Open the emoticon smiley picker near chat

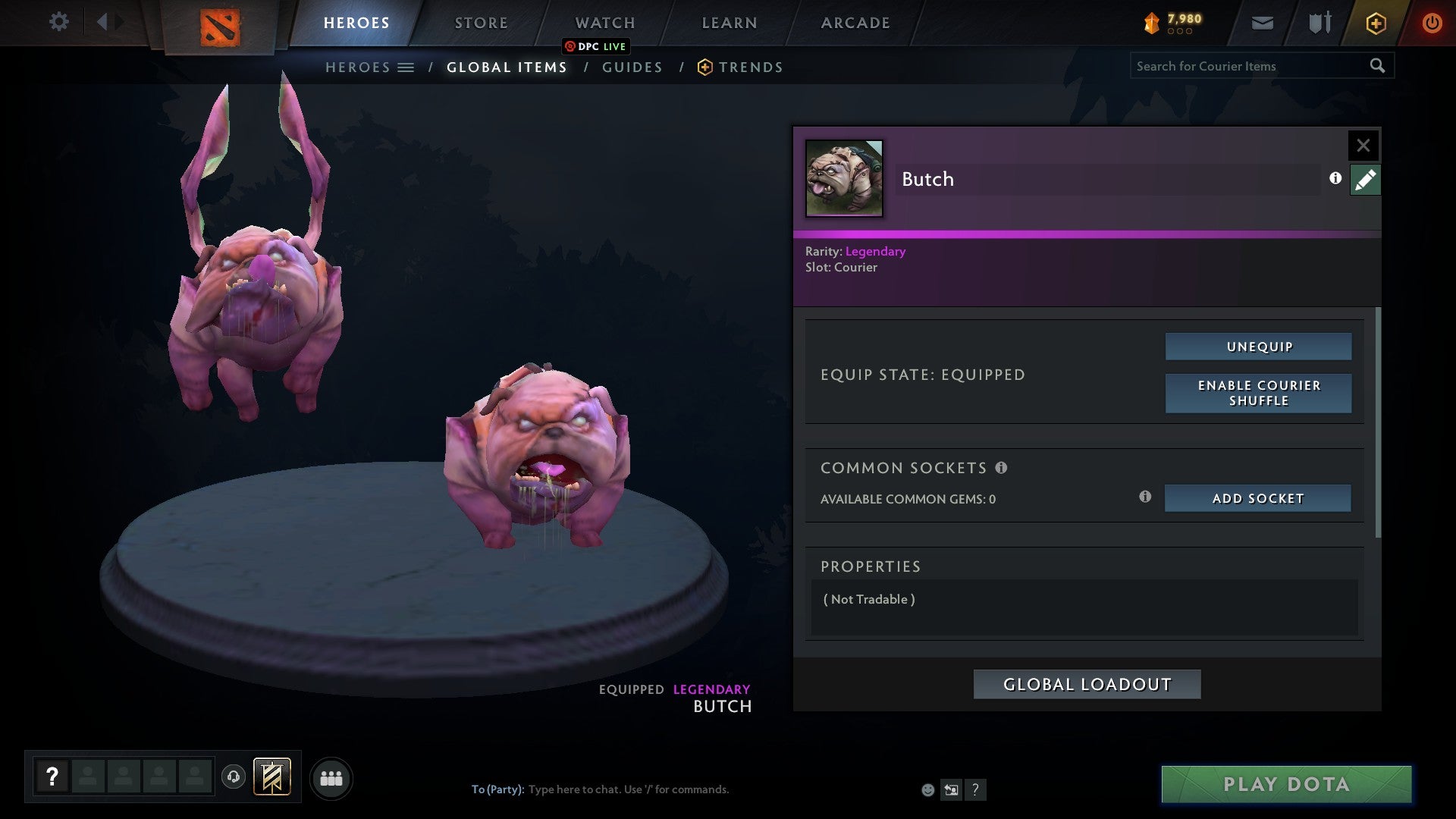click(x=927, y=789)
